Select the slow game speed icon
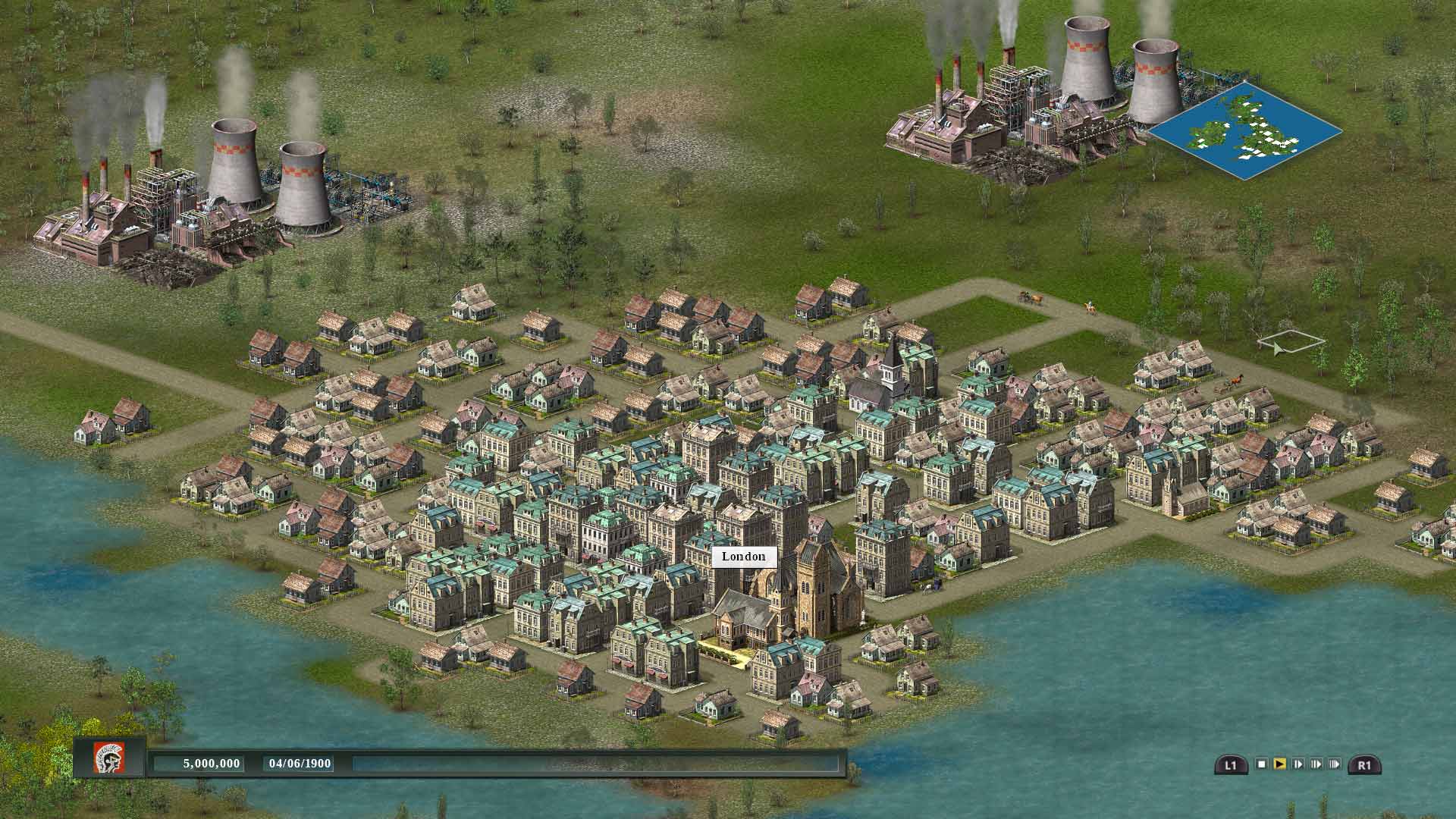Screen dimensions: 1456x819 click(x=1298, y=764)
